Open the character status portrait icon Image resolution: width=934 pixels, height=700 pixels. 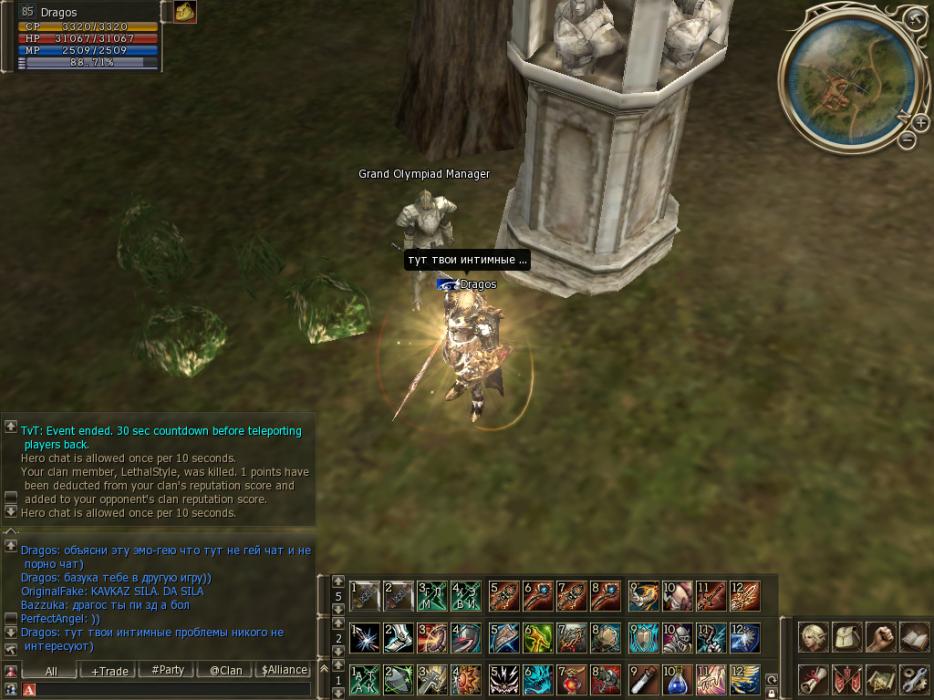tap(812, 637)
